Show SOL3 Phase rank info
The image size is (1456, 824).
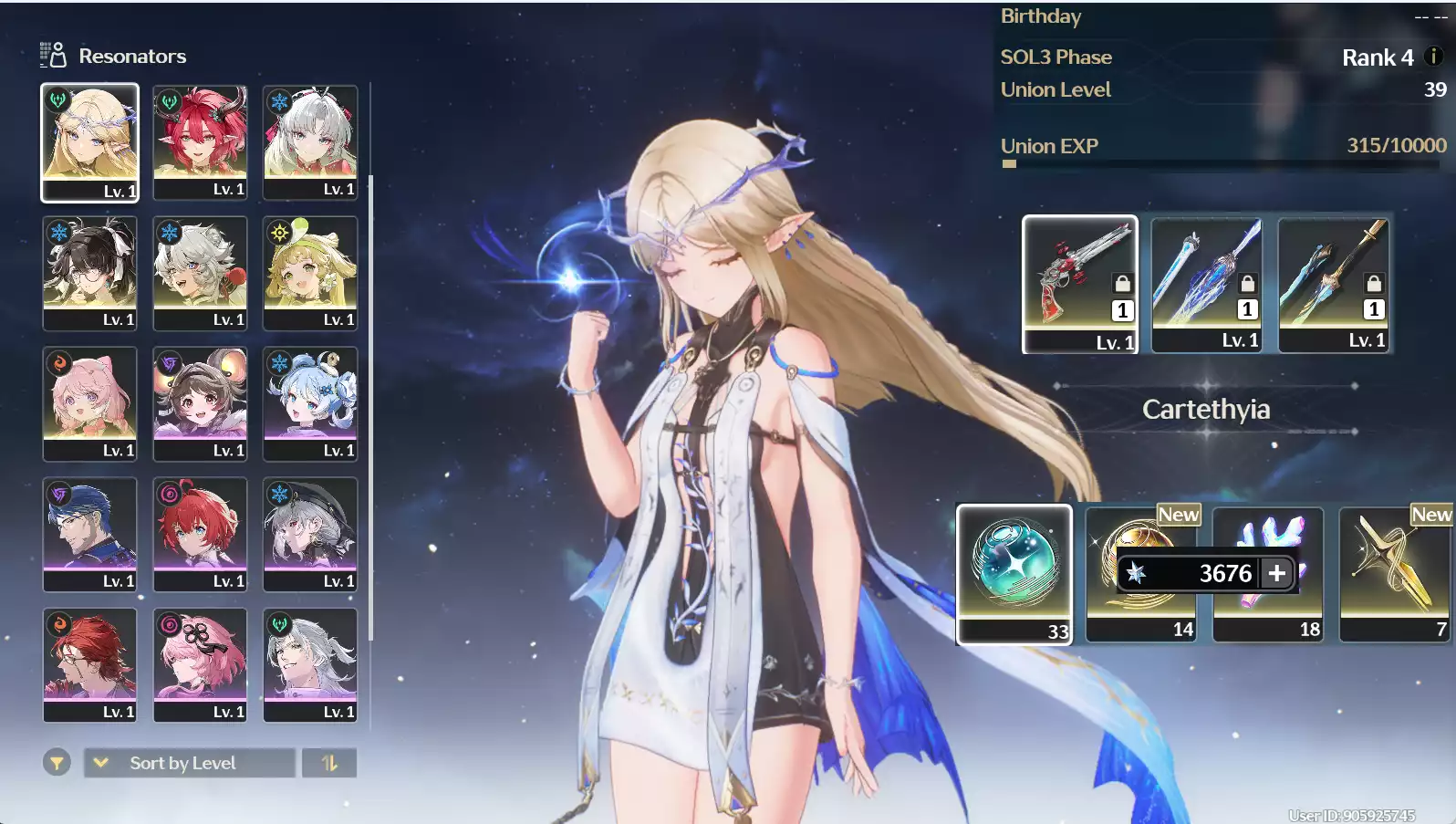point(1433,57)
